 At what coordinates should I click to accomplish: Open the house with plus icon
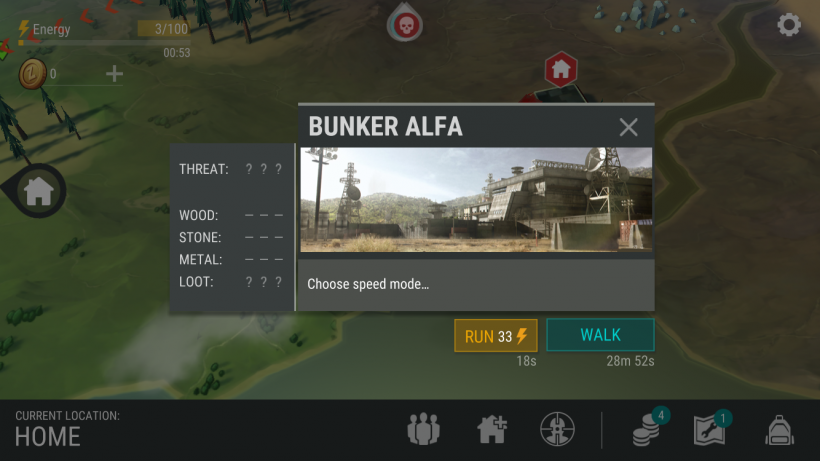point(491,430)
